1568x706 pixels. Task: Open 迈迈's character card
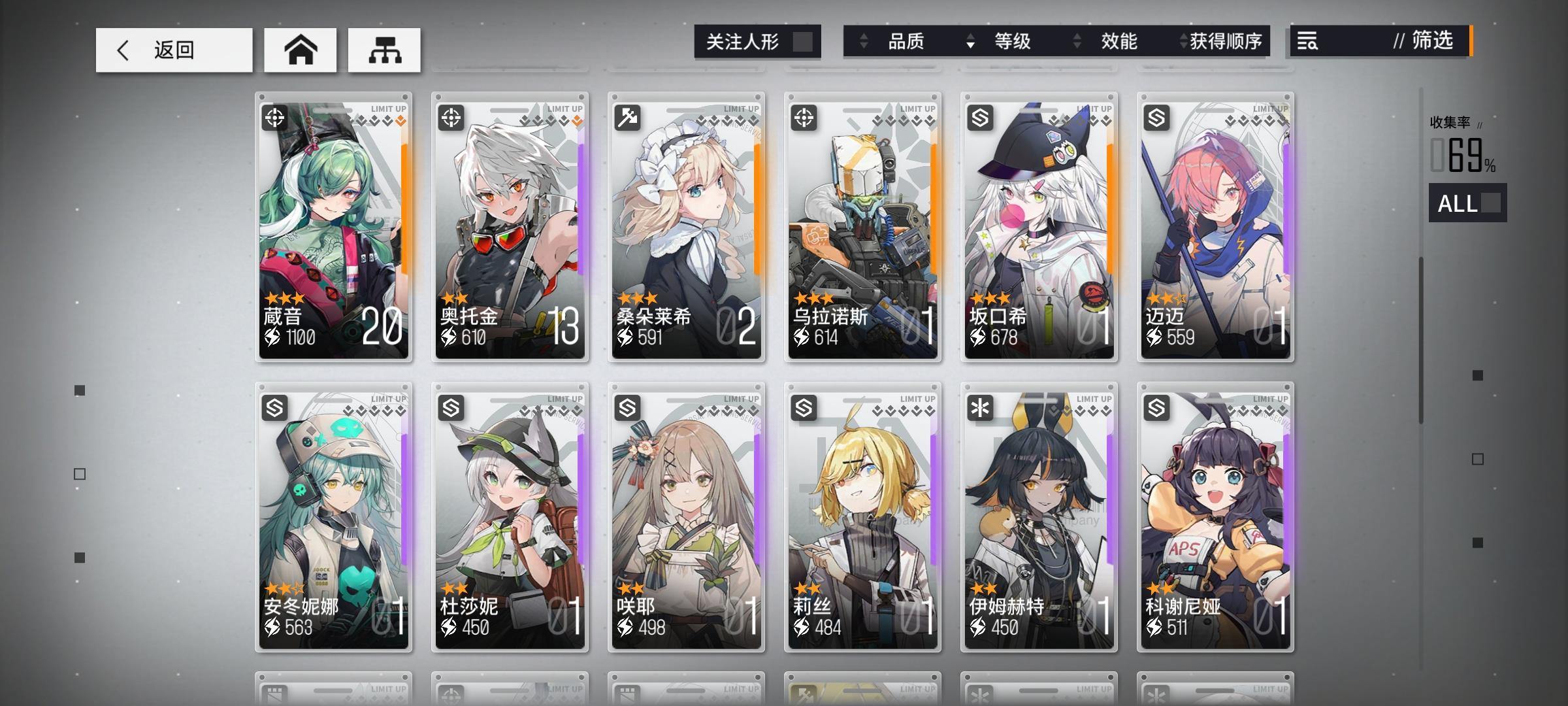coord(1215,229)
